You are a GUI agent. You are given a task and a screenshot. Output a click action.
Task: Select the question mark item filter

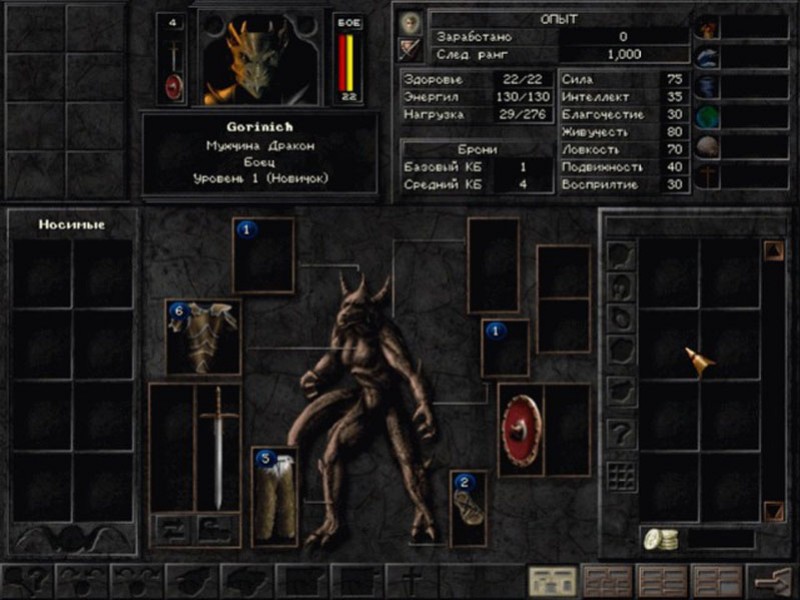[x=622, y=433]
